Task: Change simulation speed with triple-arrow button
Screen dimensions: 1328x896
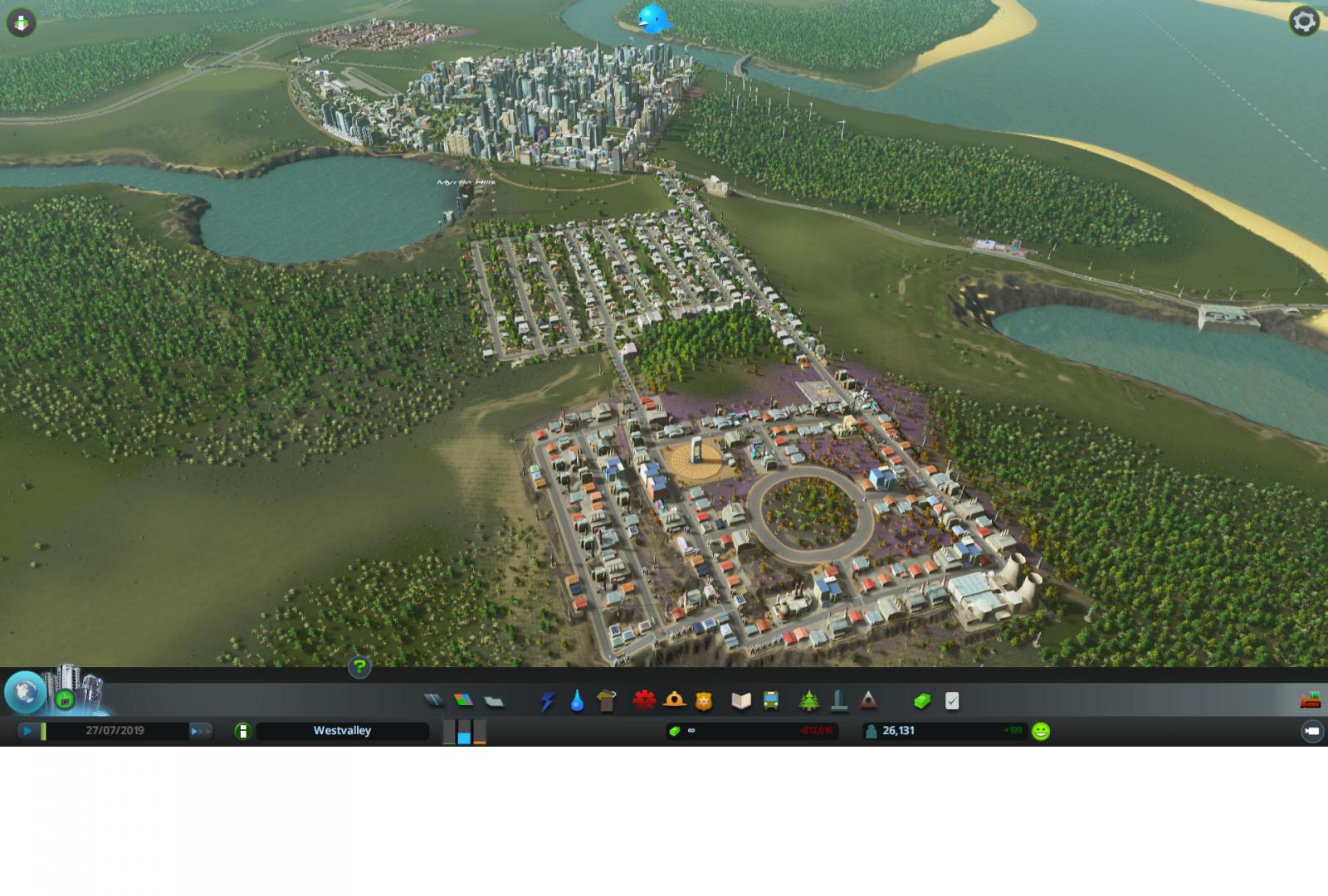Action: [201, 731]
